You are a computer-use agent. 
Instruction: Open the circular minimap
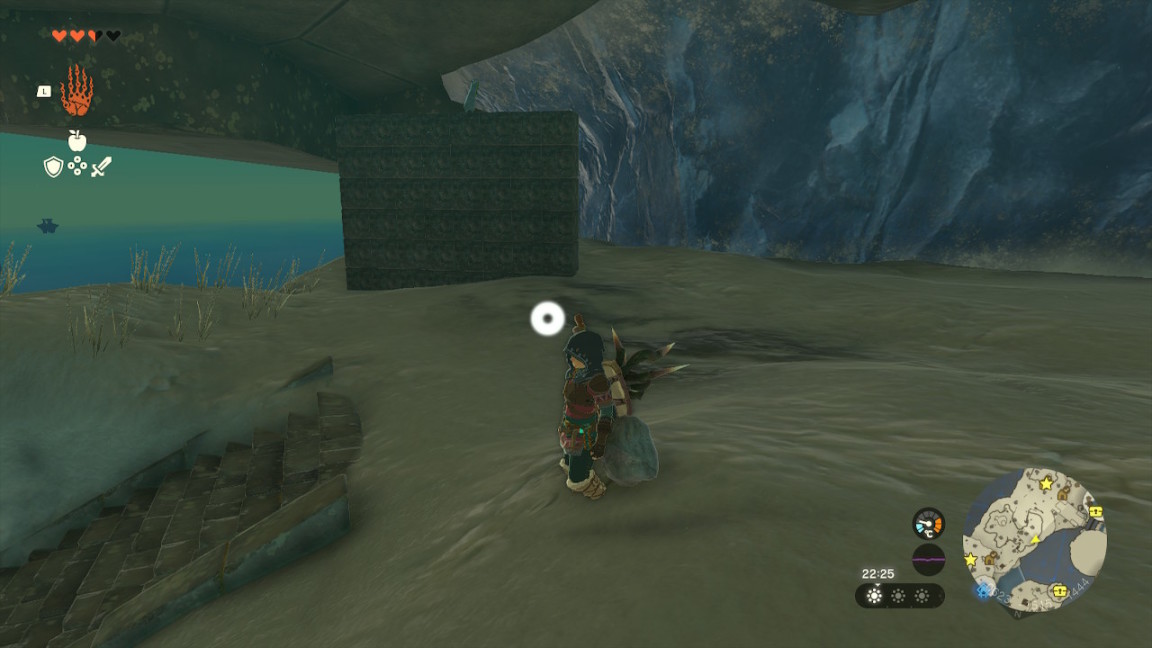(x=1035, y=540)
